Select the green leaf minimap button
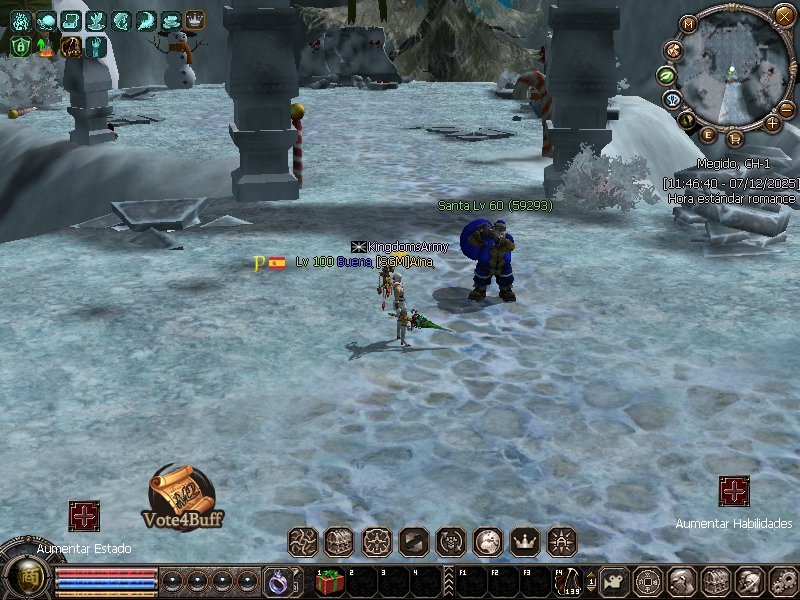 click(x=665, y=74)
